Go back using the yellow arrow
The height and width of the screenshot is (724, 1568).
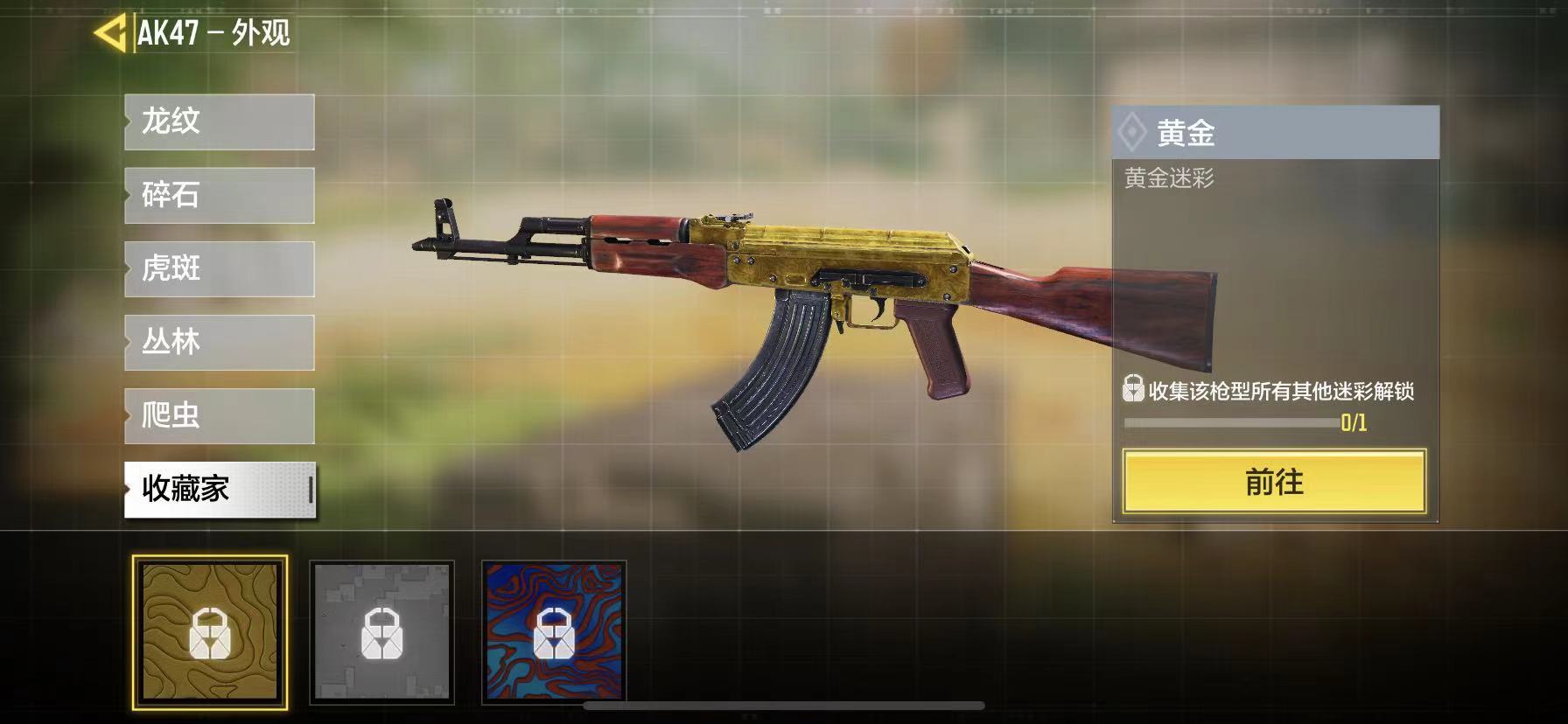coord(110,33)
